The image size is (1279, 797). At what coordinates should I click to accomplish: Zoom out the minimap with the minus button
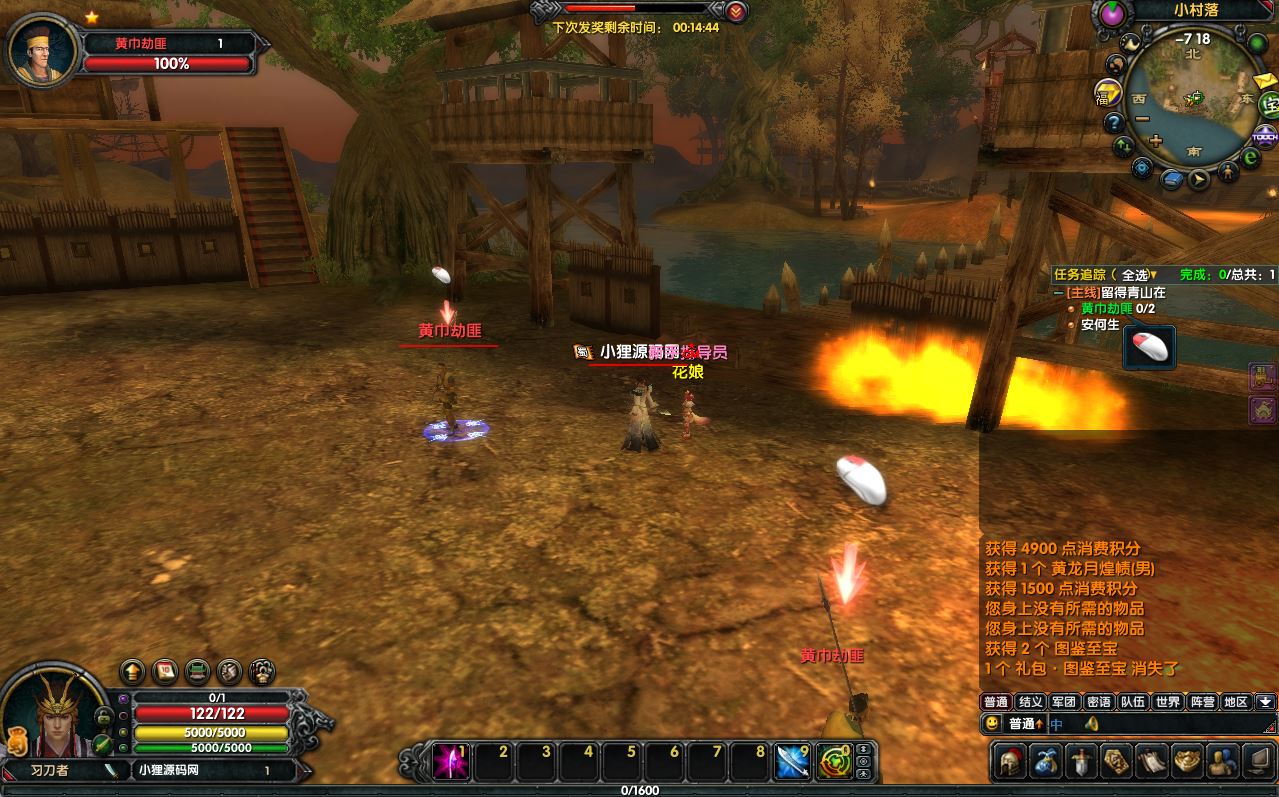1142,119
